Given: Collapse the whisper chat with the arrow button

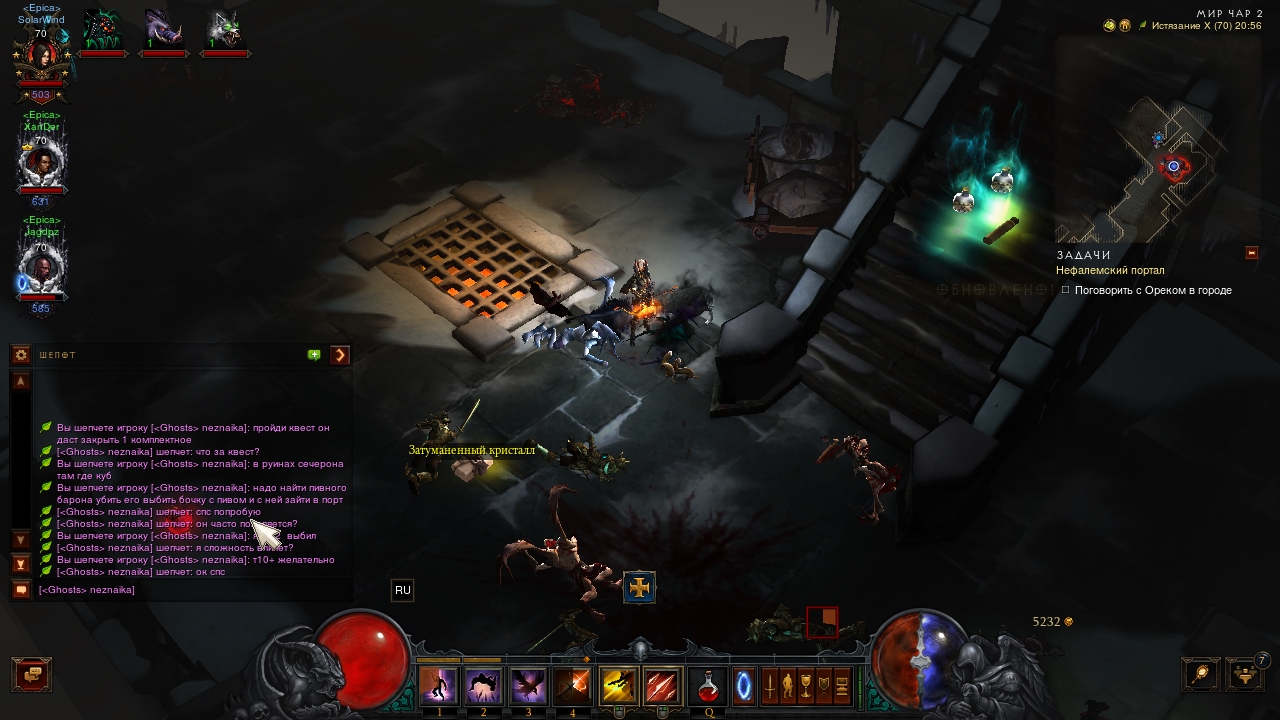Looking at the screenshot, I should click(x=340, y=355).
